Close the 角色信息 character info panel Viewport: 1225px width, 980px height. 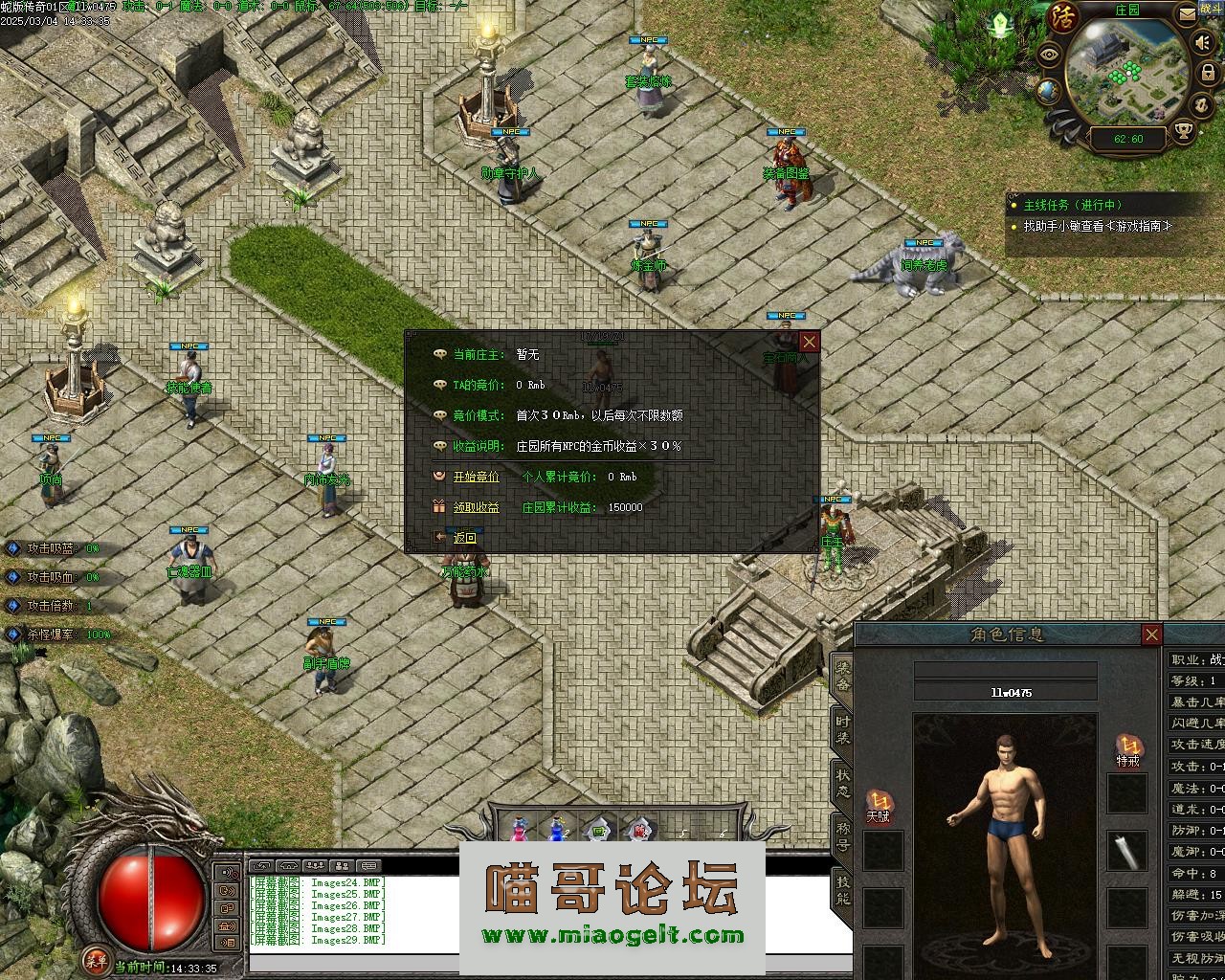pyautogui.click(x=1151, y=635)
